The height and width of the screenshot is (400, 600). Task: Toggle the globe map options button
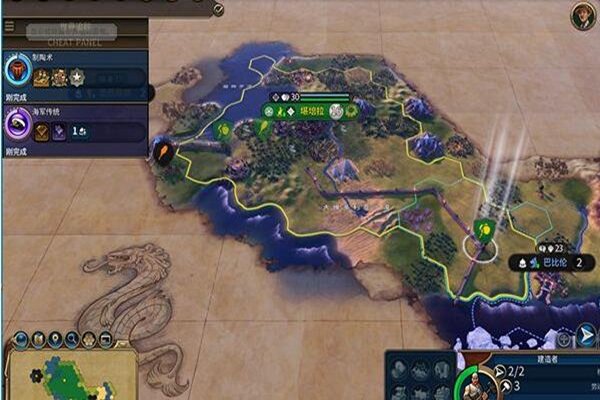20,338
